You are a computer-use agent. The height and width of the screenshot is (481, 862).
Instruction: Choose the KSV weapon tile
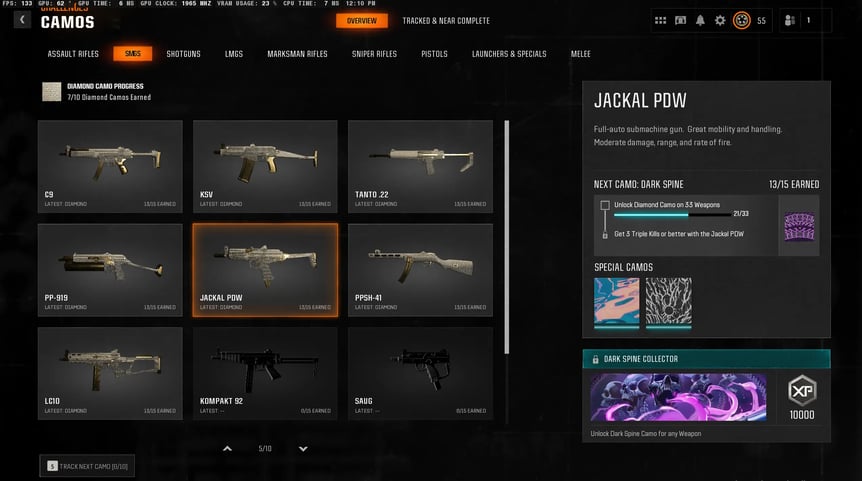[x=265, y=165]
